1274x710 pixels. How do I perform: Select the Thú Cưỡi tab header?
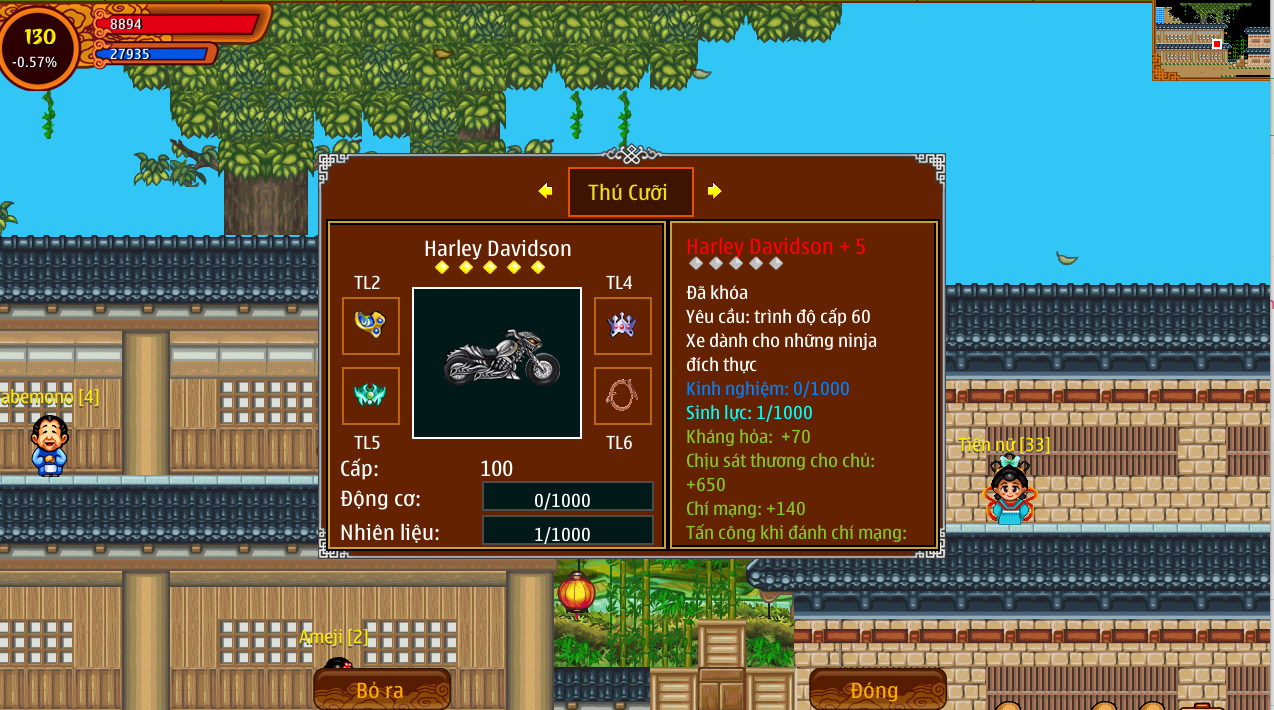tap(630, 192)
